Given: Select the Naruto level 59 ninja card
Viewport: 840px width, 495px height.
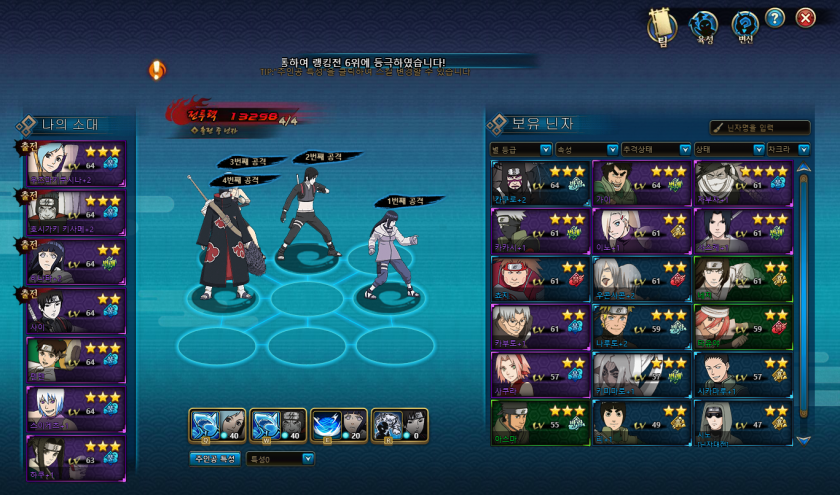Looking at the screenshot, I should [641, 326].
